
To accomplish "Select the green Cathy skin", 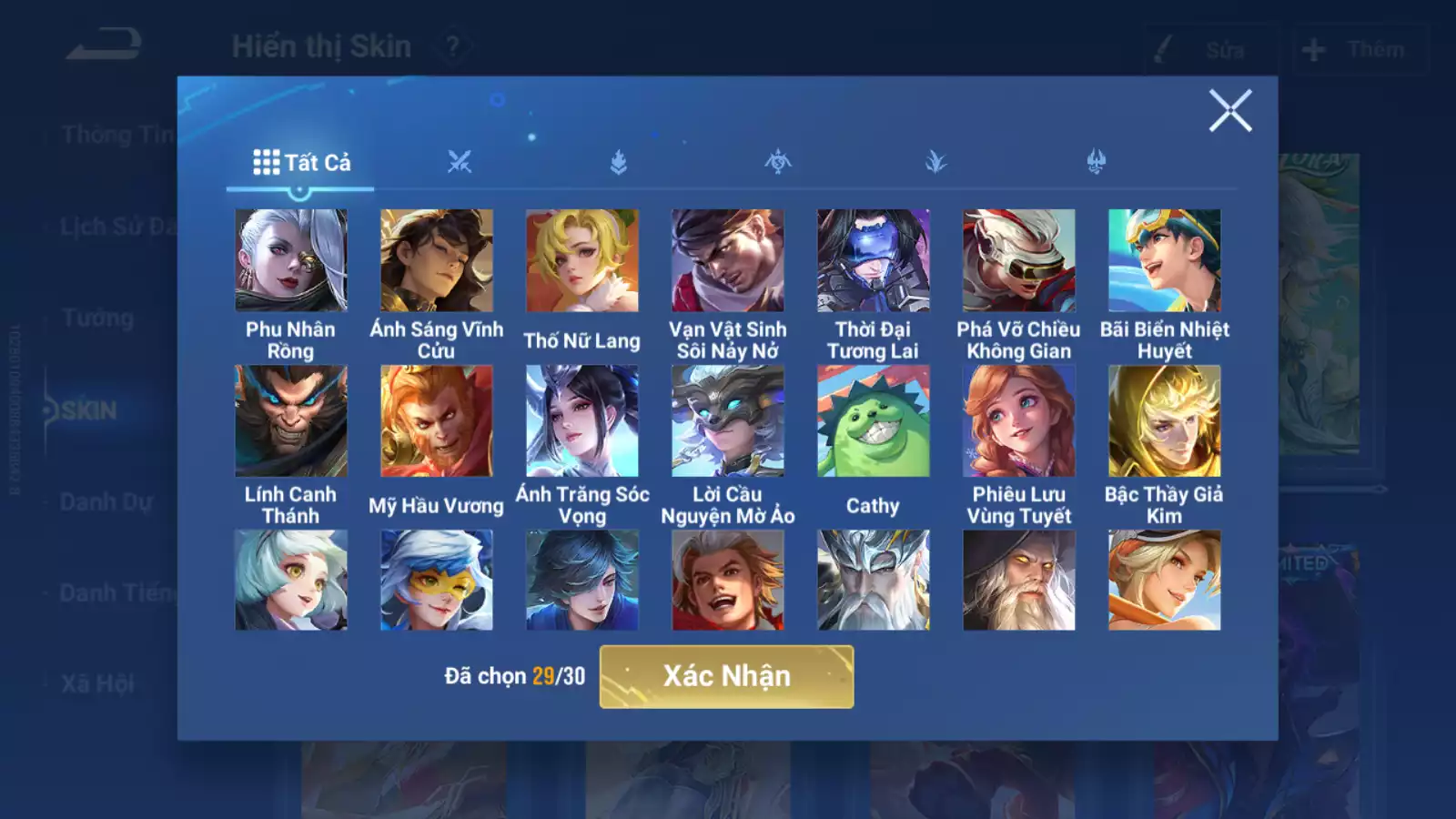I will coord(873,421).
